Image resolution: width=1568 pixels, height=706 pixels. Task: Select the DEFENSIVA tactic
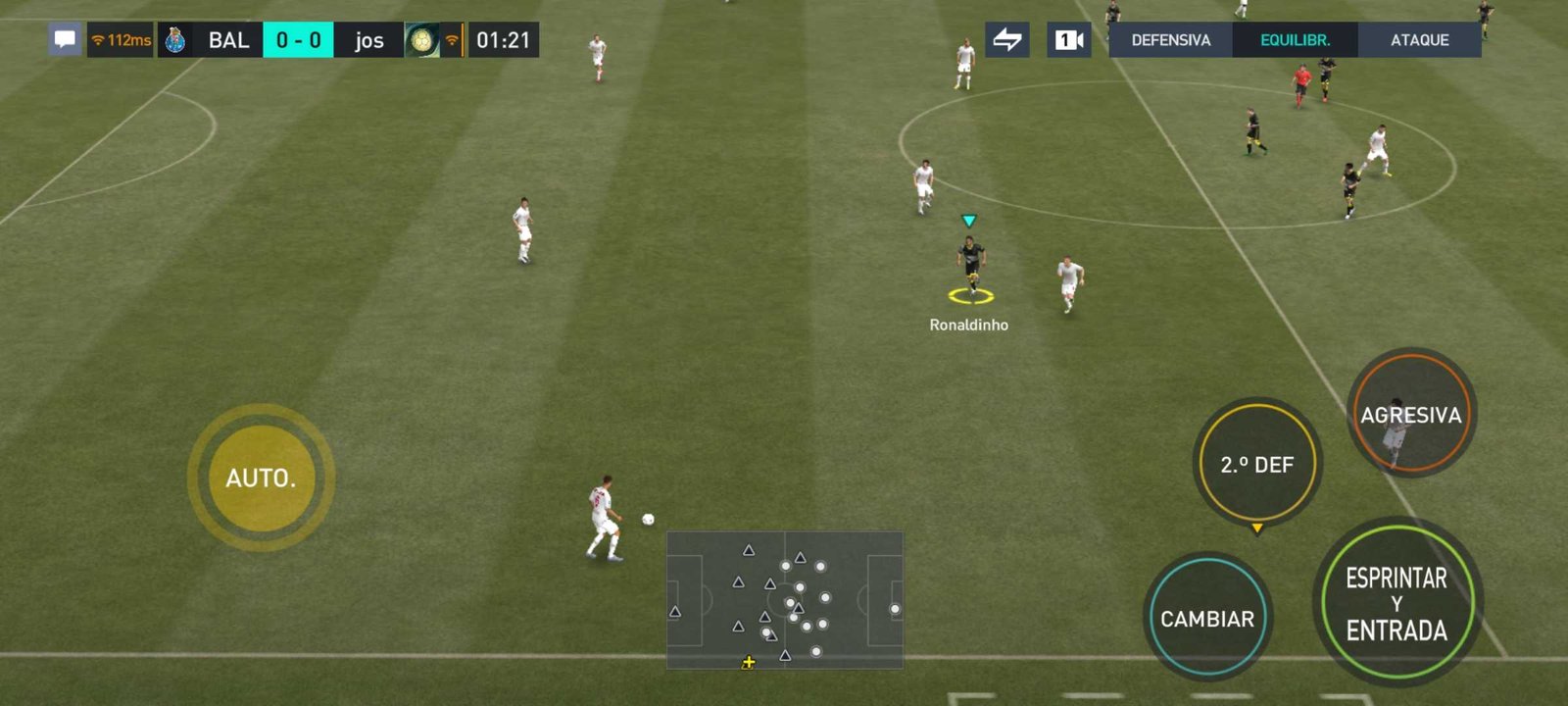(1170, 40)
